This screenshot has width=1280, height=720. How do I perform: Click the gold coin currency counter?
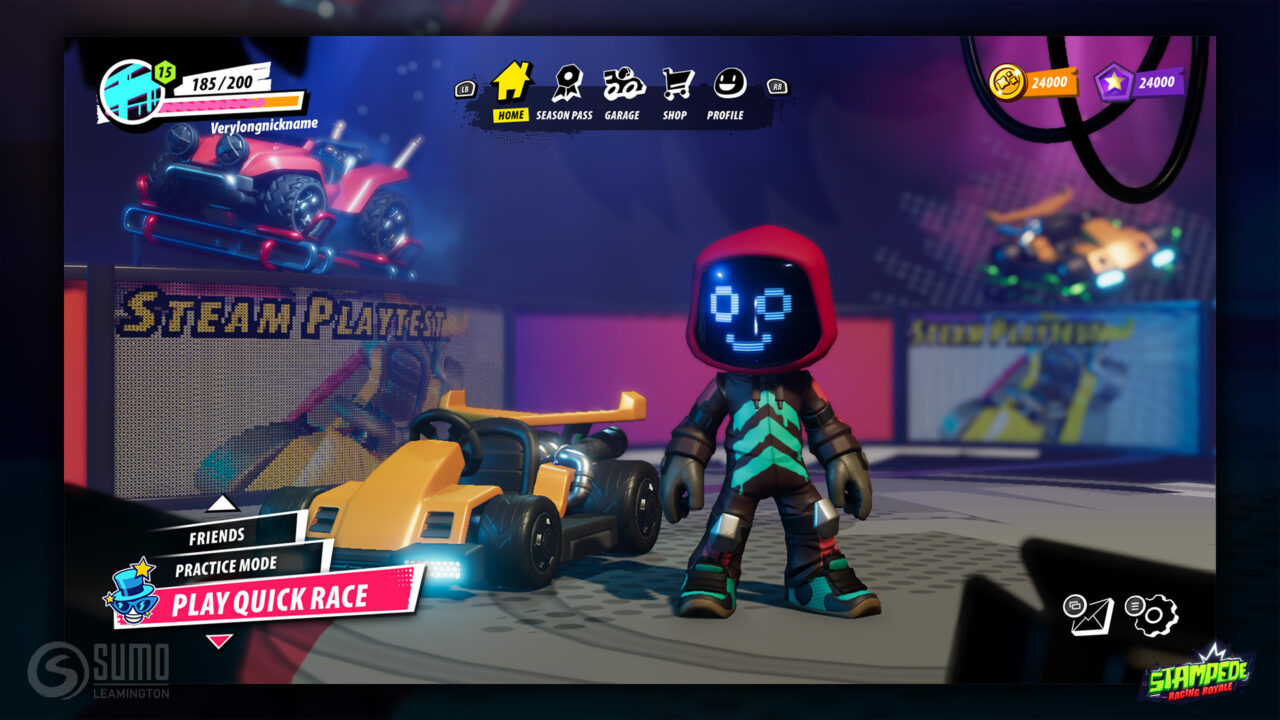[x=1032, y=83]
